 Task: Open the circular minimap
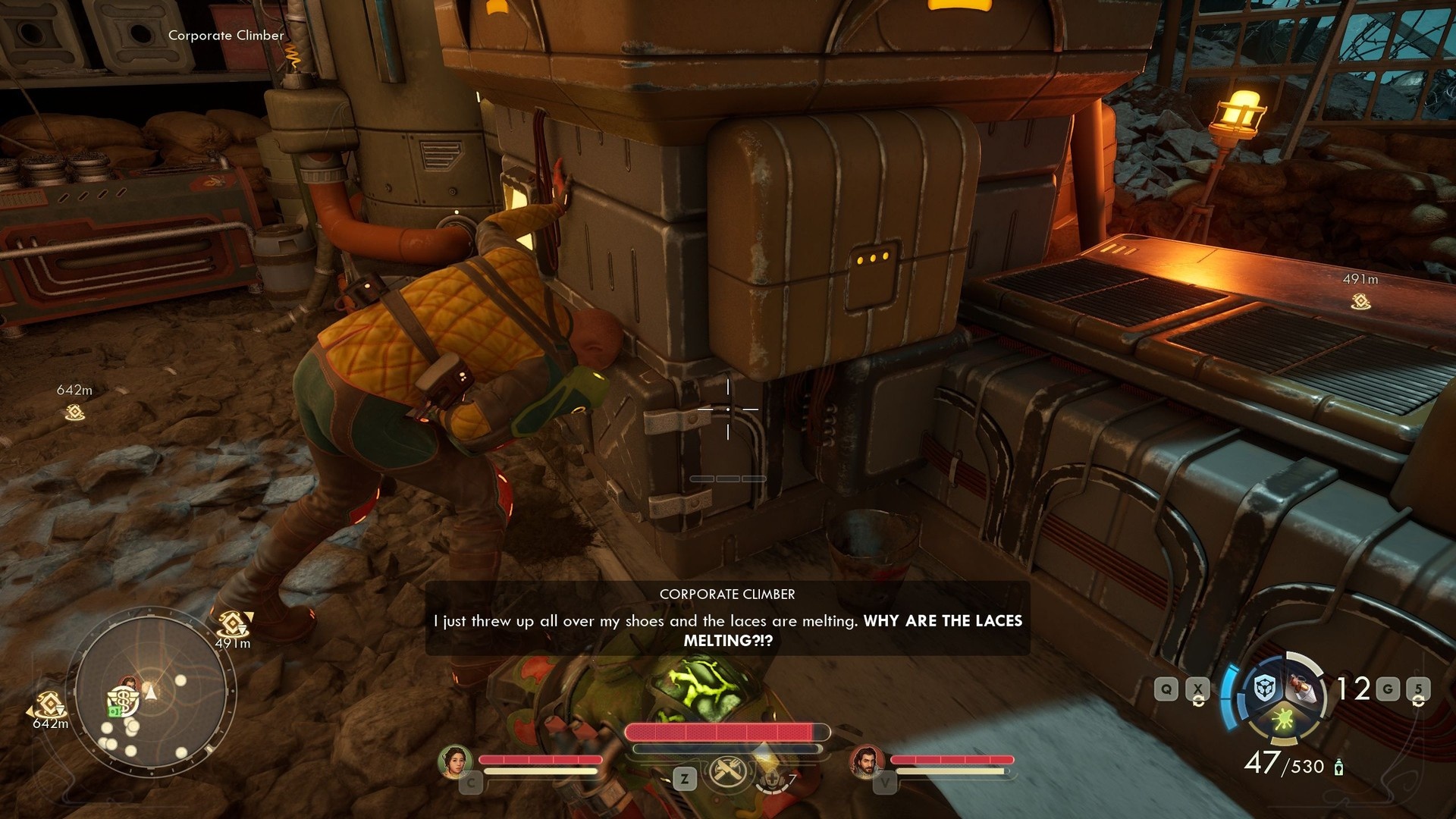(x=152, y=693)
